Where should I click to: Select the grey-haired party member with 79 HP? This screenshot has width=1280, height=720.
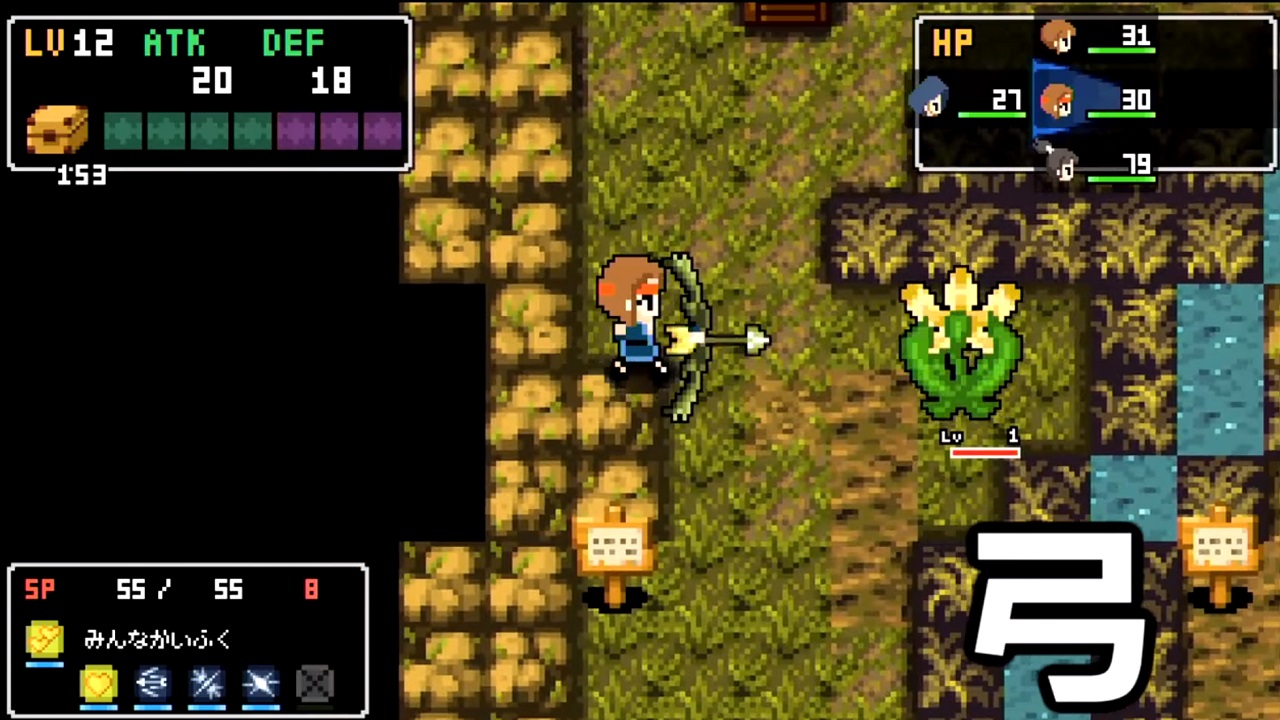click(1062, 165)
